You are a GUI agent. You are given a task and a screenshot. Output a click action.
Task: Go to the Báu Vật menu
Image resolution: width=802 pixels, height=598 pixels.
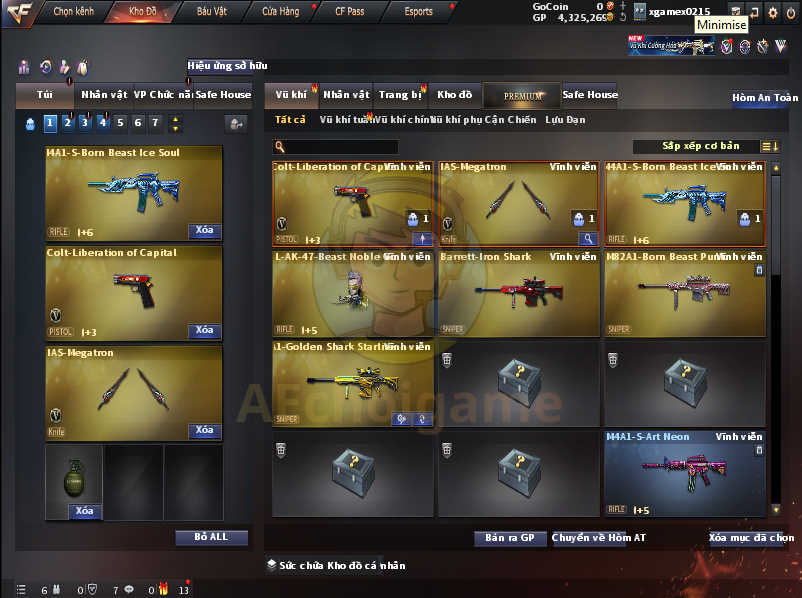(211, 11)
